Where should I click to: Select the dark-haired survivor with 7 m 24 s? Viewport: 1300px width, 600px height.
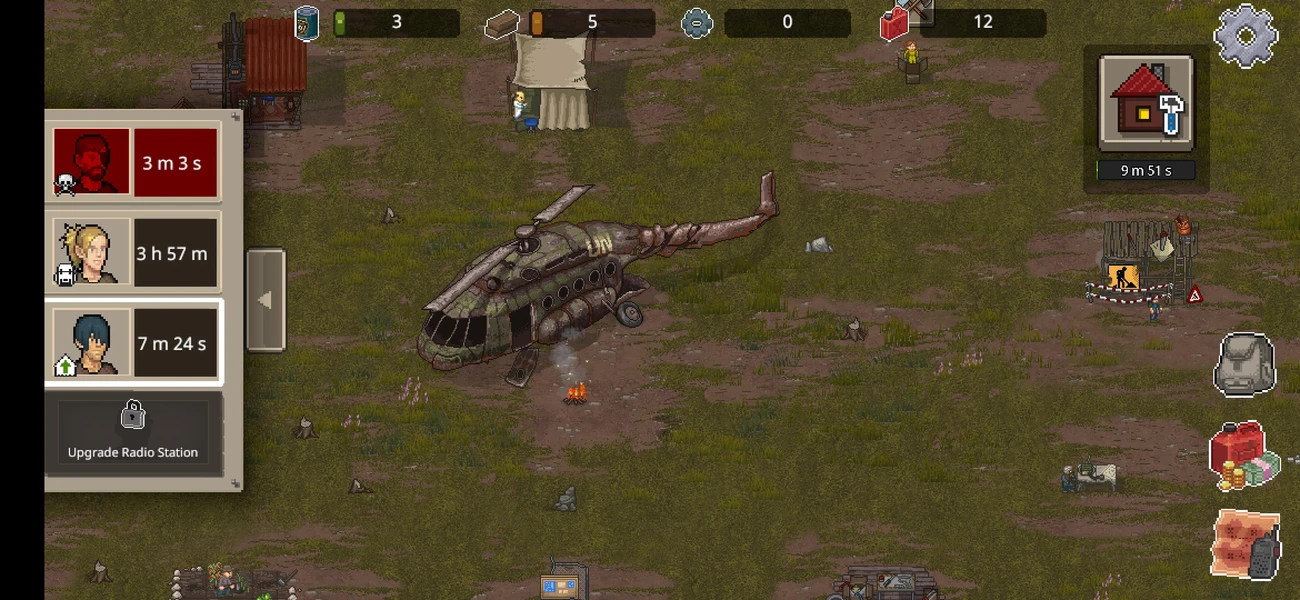tap(135, 343)
